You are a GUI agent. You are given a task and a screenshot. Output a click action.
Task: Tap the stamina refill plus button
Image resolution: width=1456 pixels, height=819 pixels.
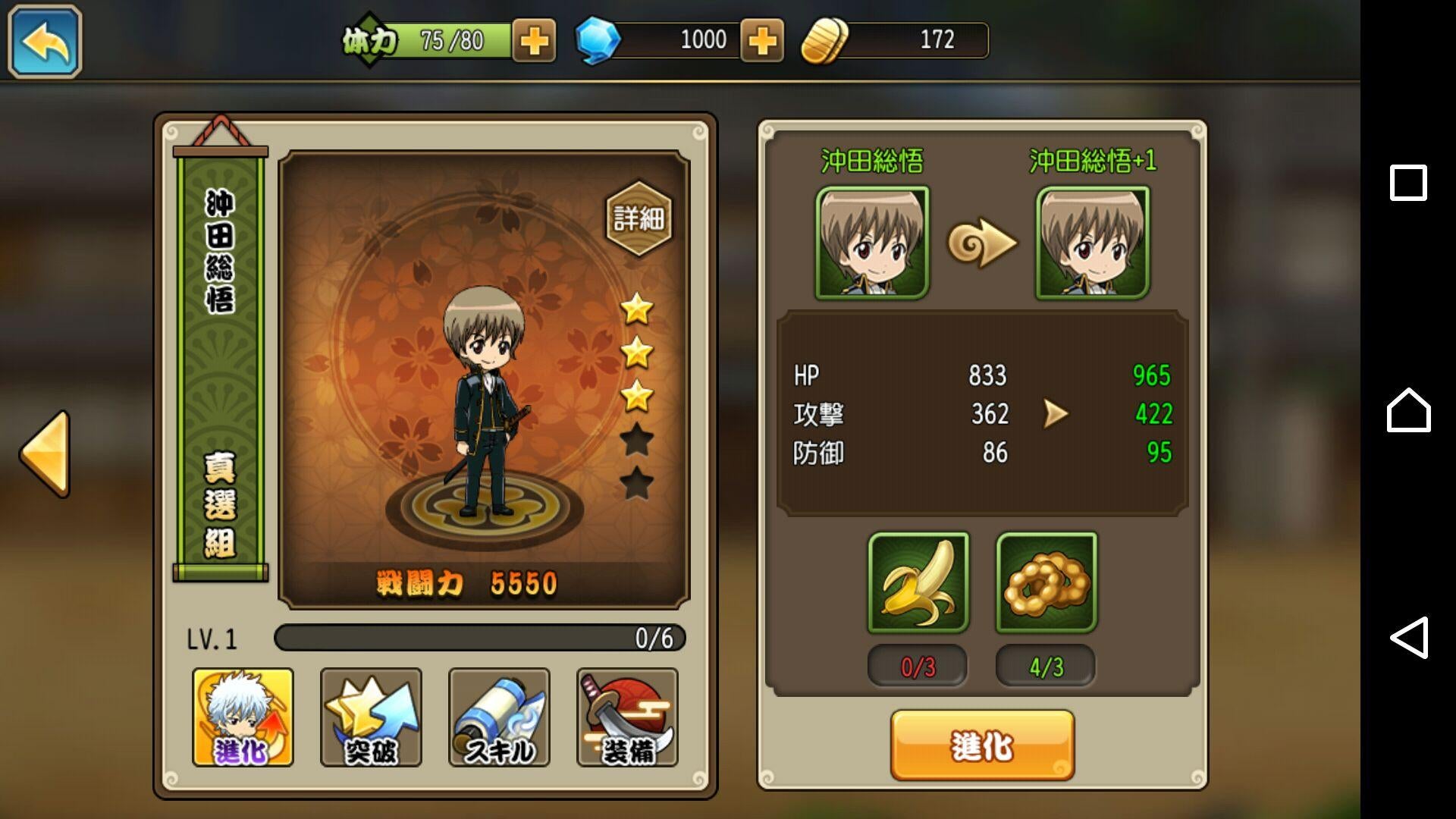[x=533, y=40]
